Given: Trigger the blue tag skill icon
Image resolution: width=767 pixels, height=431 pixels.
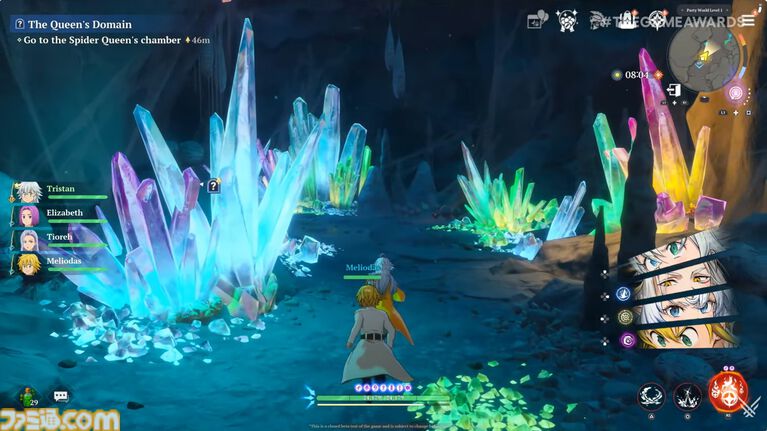Looking at the screenshot, I should click(x=623, y=293).
